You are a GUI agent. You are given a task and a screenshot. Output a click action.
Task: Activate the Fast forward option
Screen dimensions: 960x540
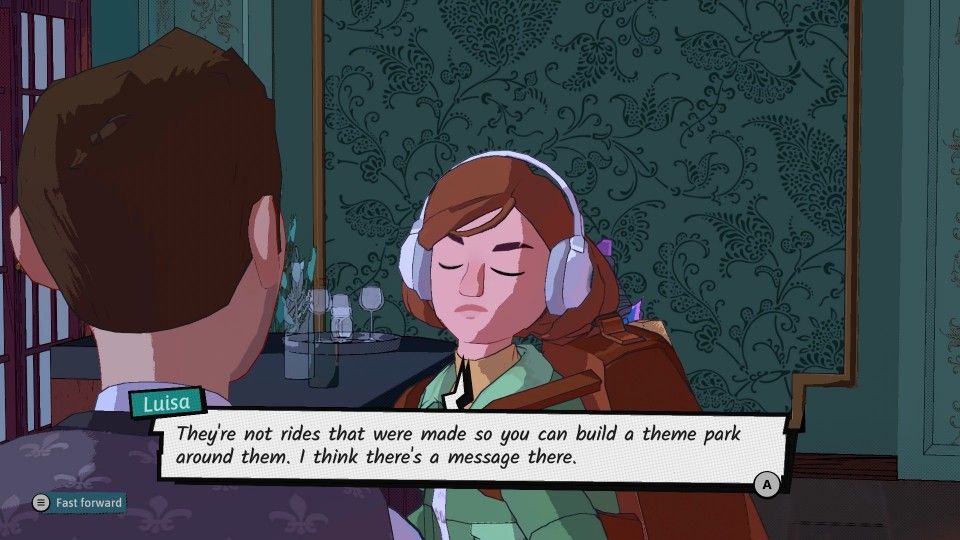click(x=78, y=503)
